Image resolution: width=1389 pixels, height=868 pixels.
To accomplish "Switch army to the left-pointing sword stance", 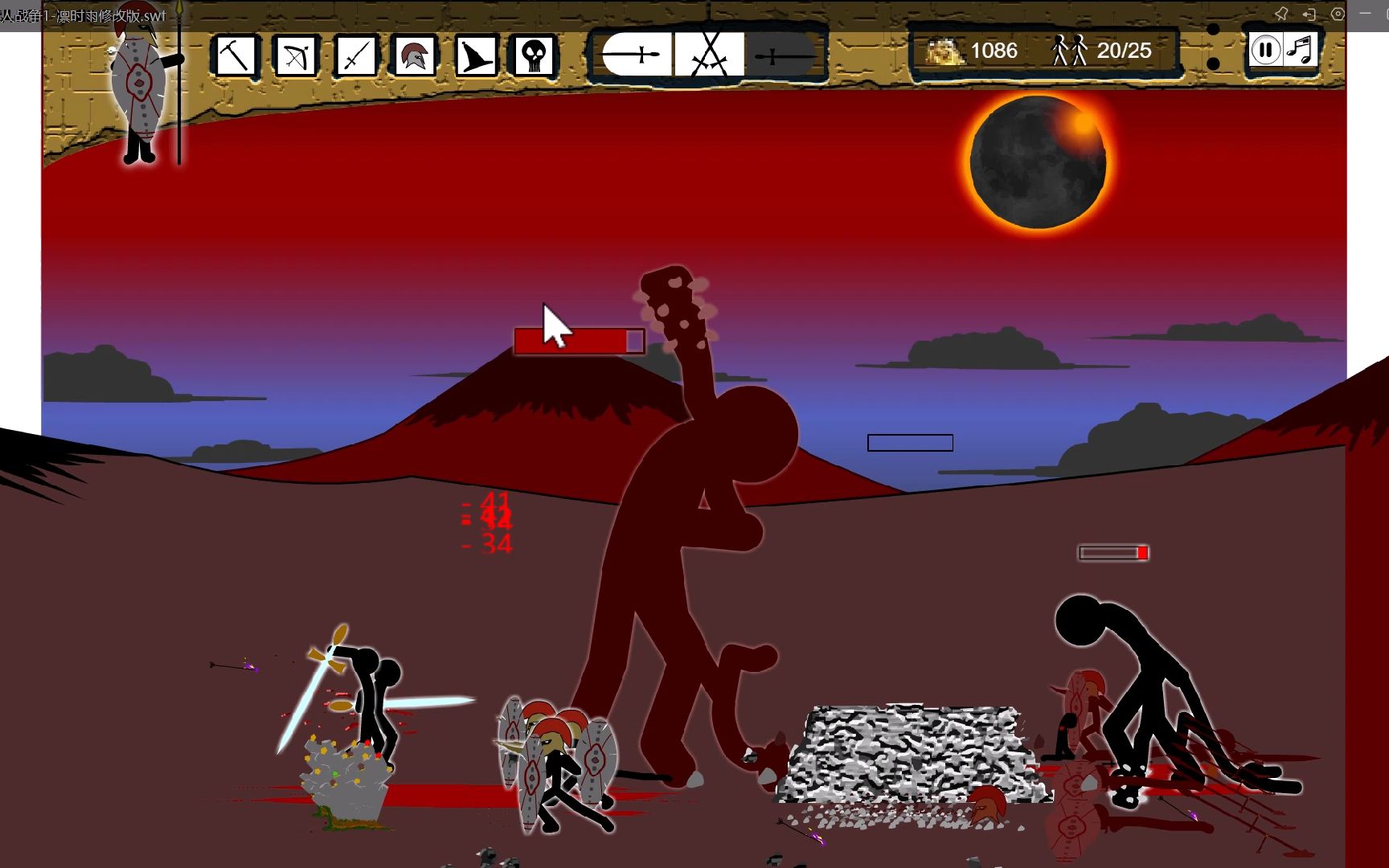I will click(x=635, y=55).
